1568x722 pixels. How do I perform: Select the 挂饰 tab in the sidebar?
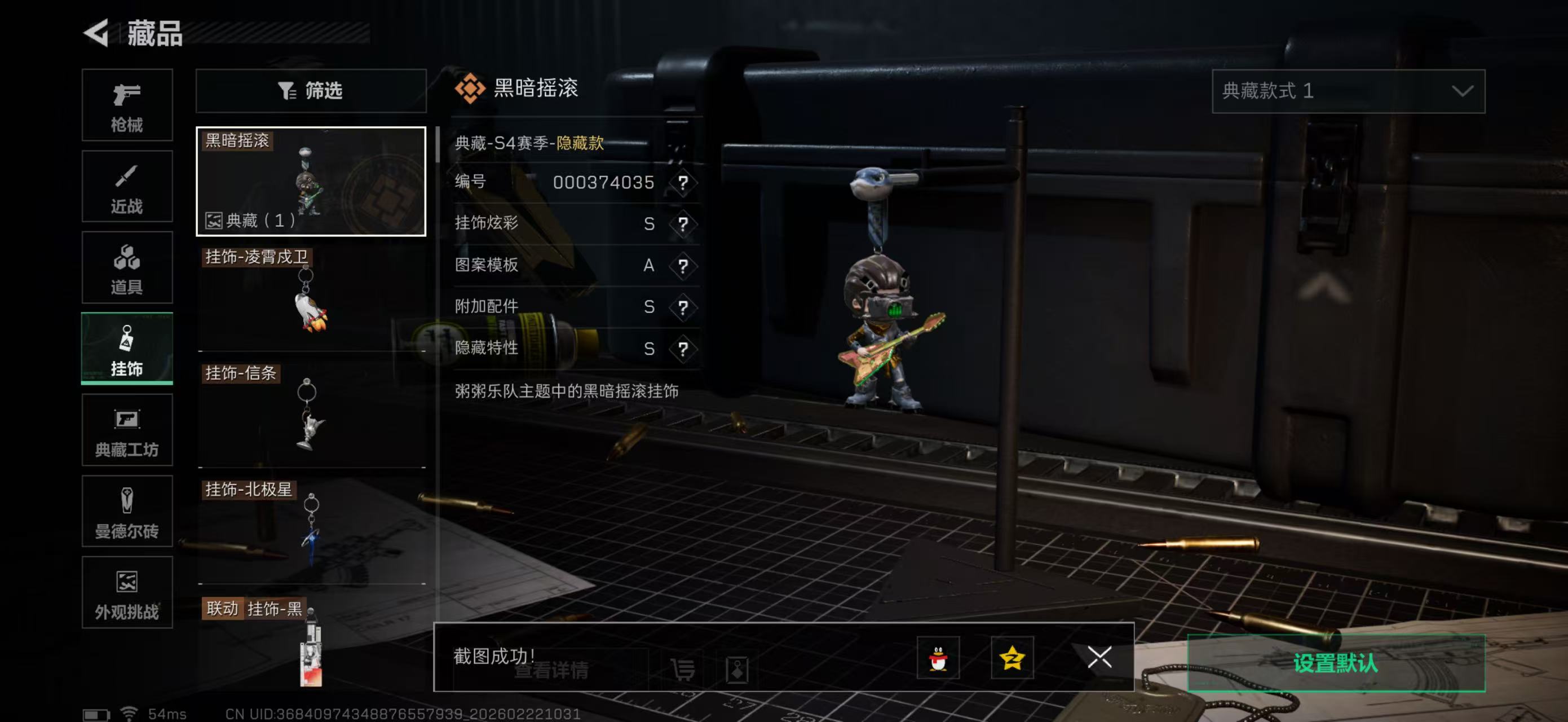point(127,349)
